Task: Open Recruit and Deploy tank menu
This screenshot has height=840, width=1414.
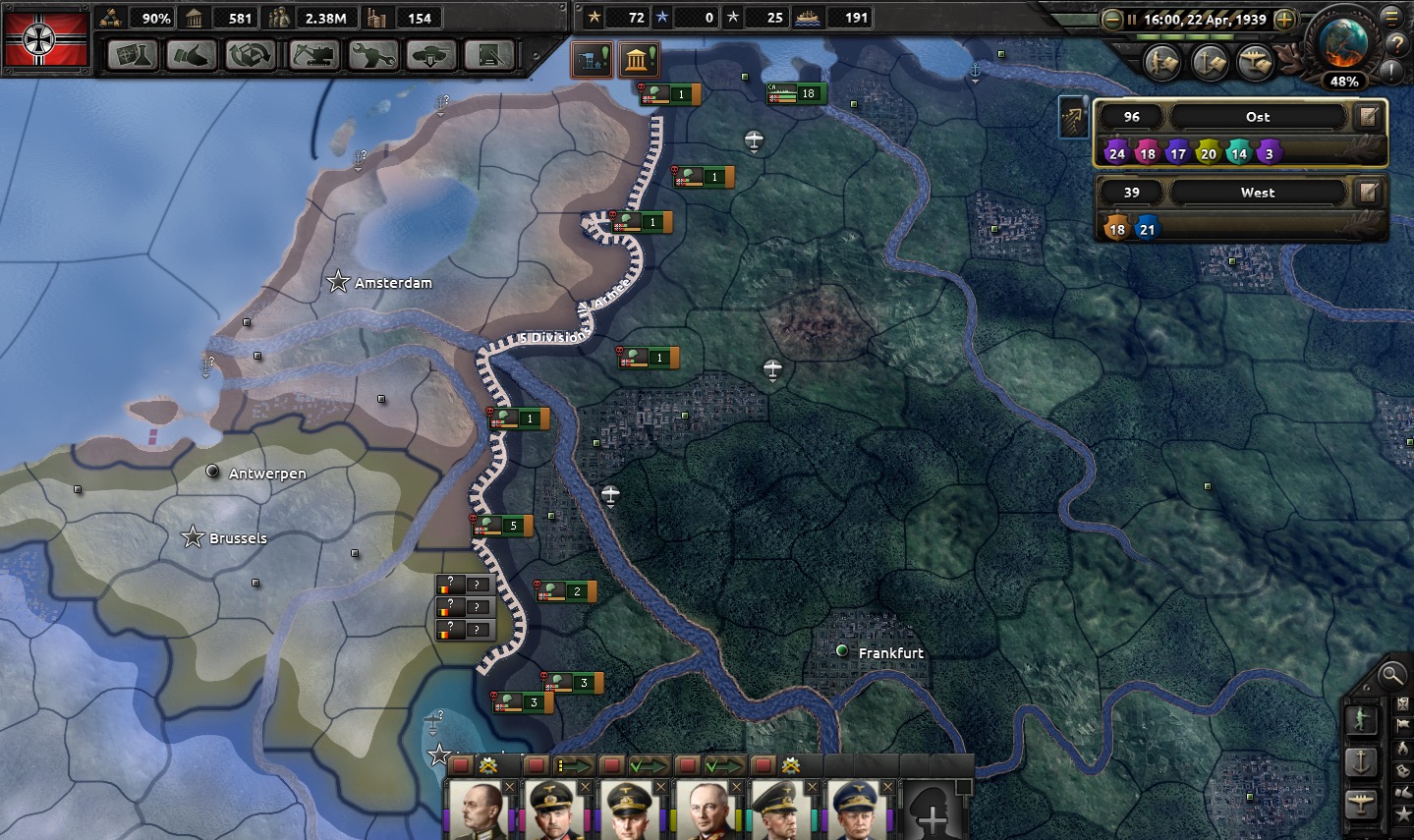Action: pyautogui.click(x=430, y=55)
